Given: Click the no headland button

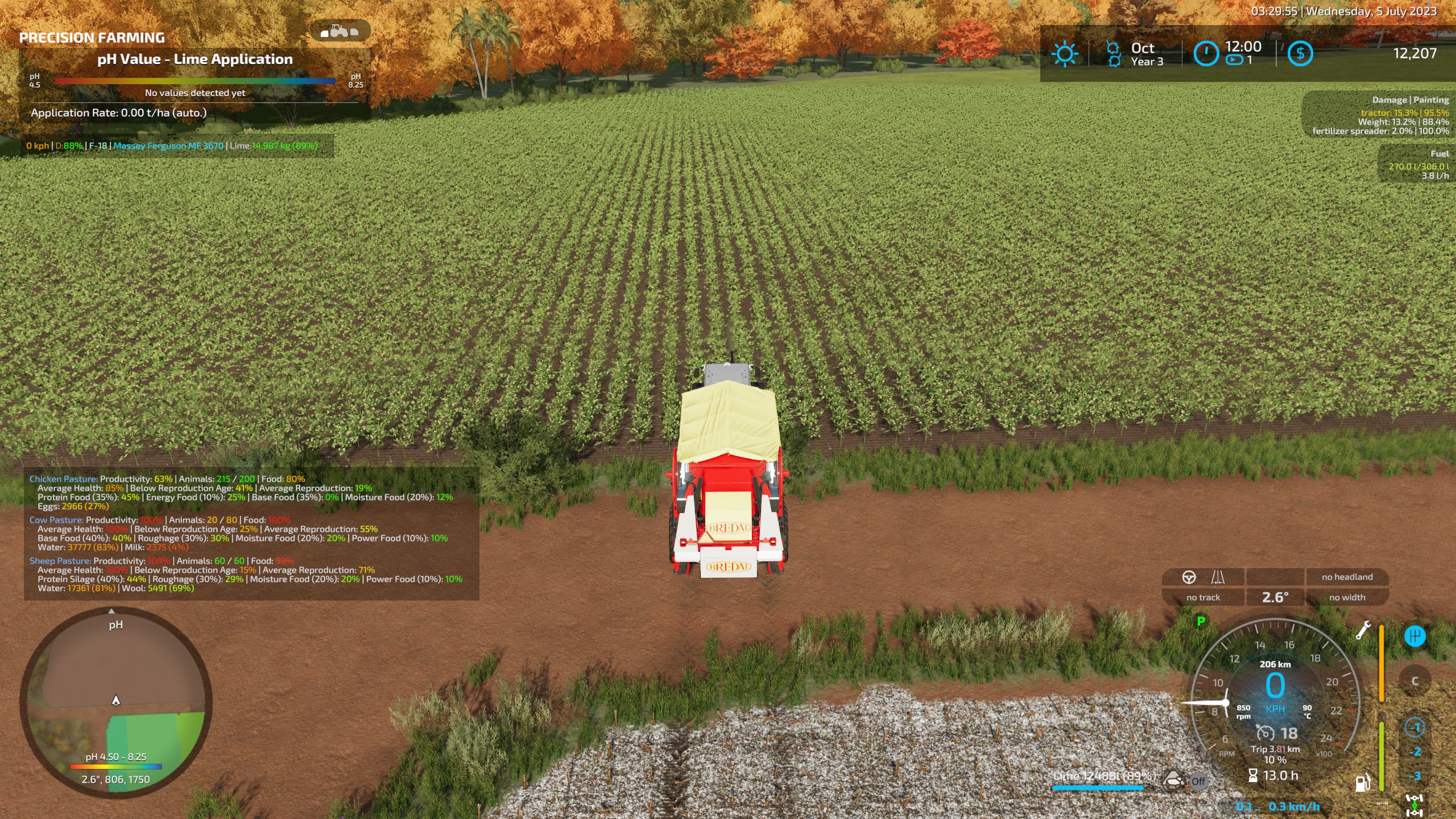Looking at the screenshot, I should point(1346,577).
